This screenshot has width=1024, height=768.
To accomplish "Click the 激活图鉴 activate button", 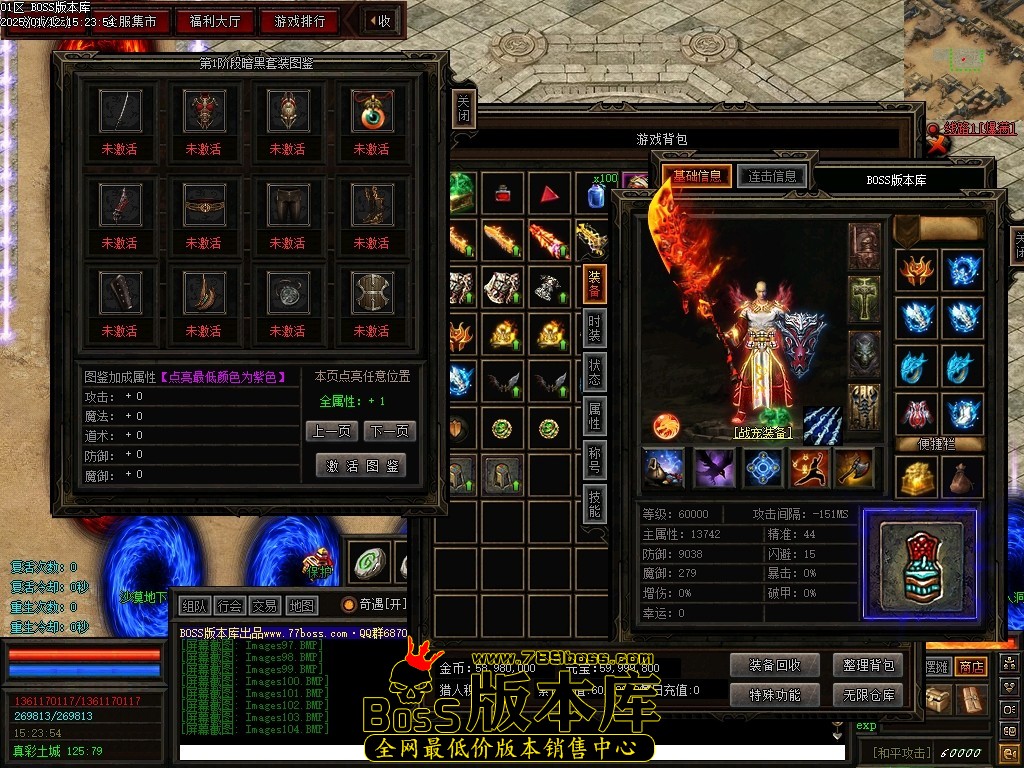I will pyautogui.click(x=361, y=466).
